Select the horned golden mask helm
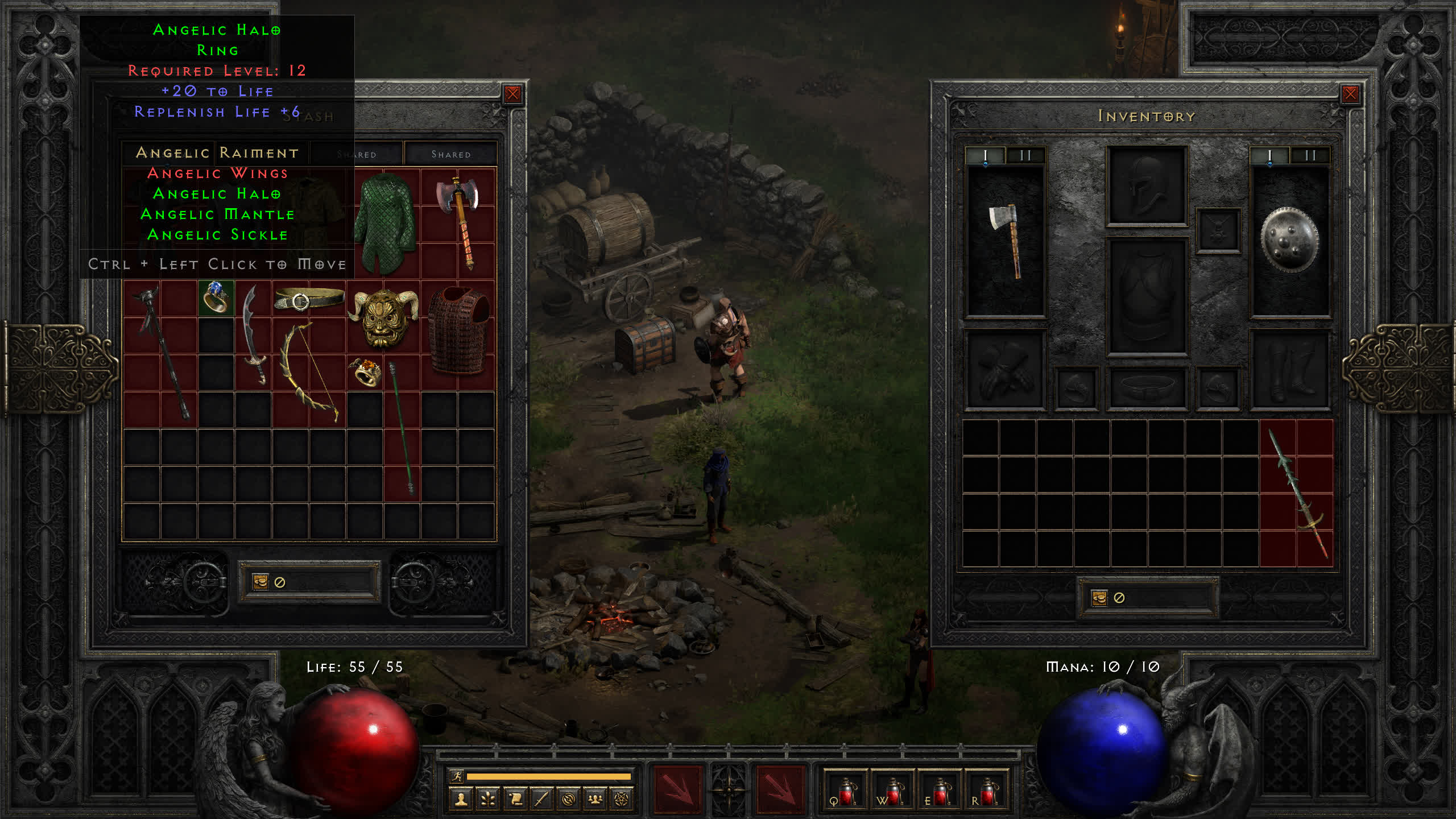The image size is (1456, 819). [x=384, y=317]
